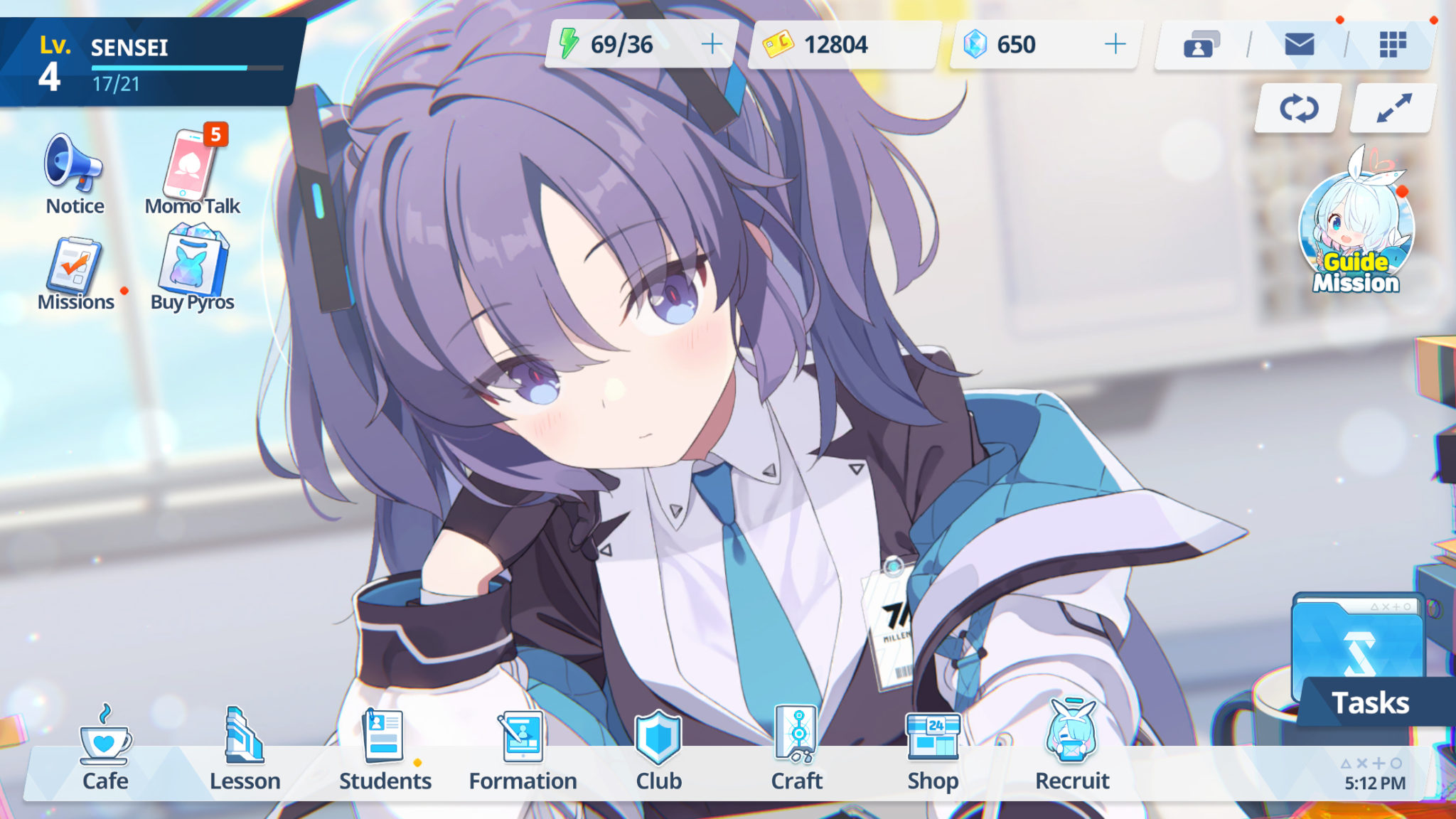
Task: Toggle the lobby refresh icon
Action: (1299, 108)
